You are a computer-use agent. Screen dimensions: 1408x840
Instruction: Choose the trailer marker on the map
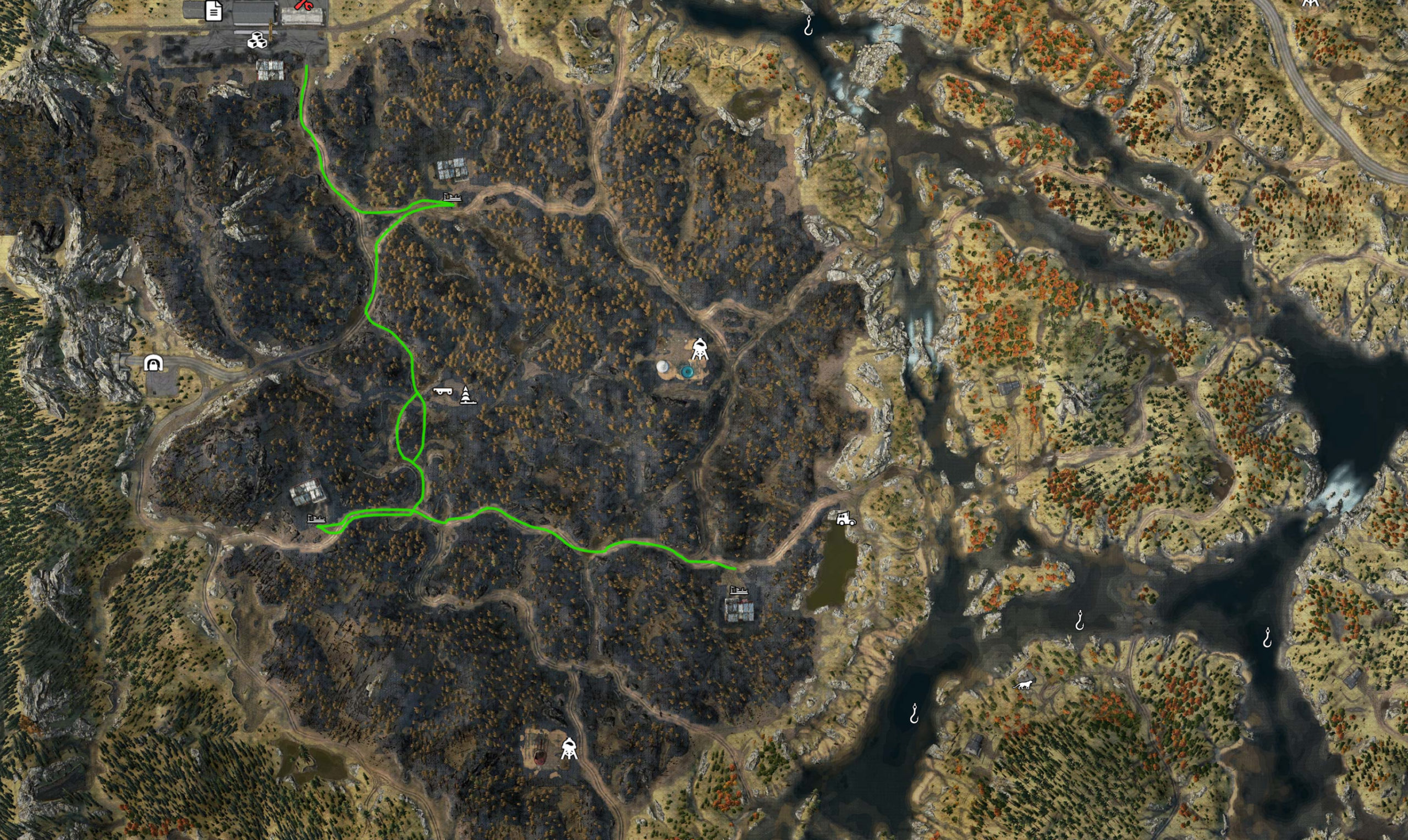pyautogui.click(x=443, y=390)
